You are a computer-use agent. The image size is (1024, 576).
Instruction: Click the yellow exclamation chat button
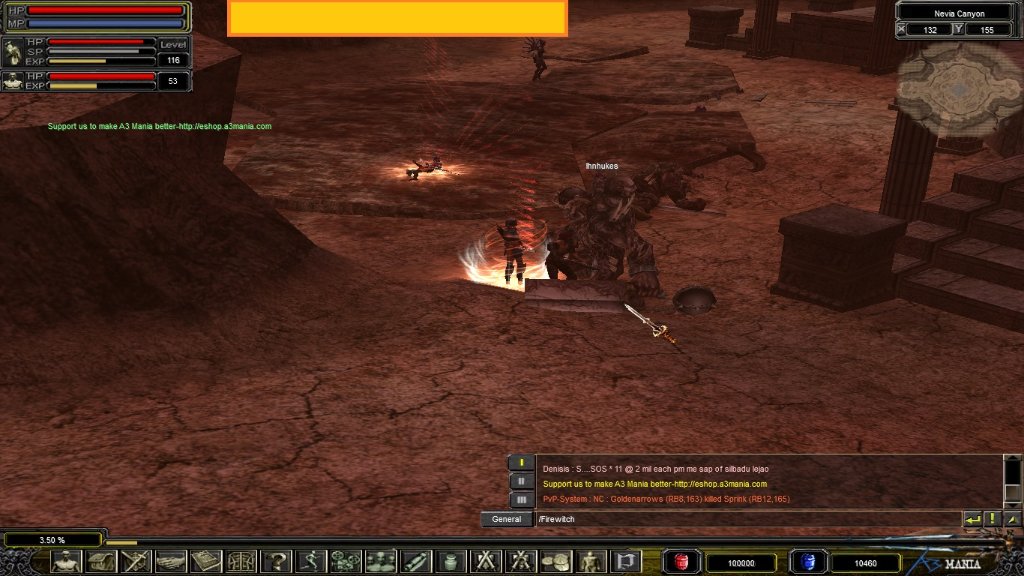[992, 520]
